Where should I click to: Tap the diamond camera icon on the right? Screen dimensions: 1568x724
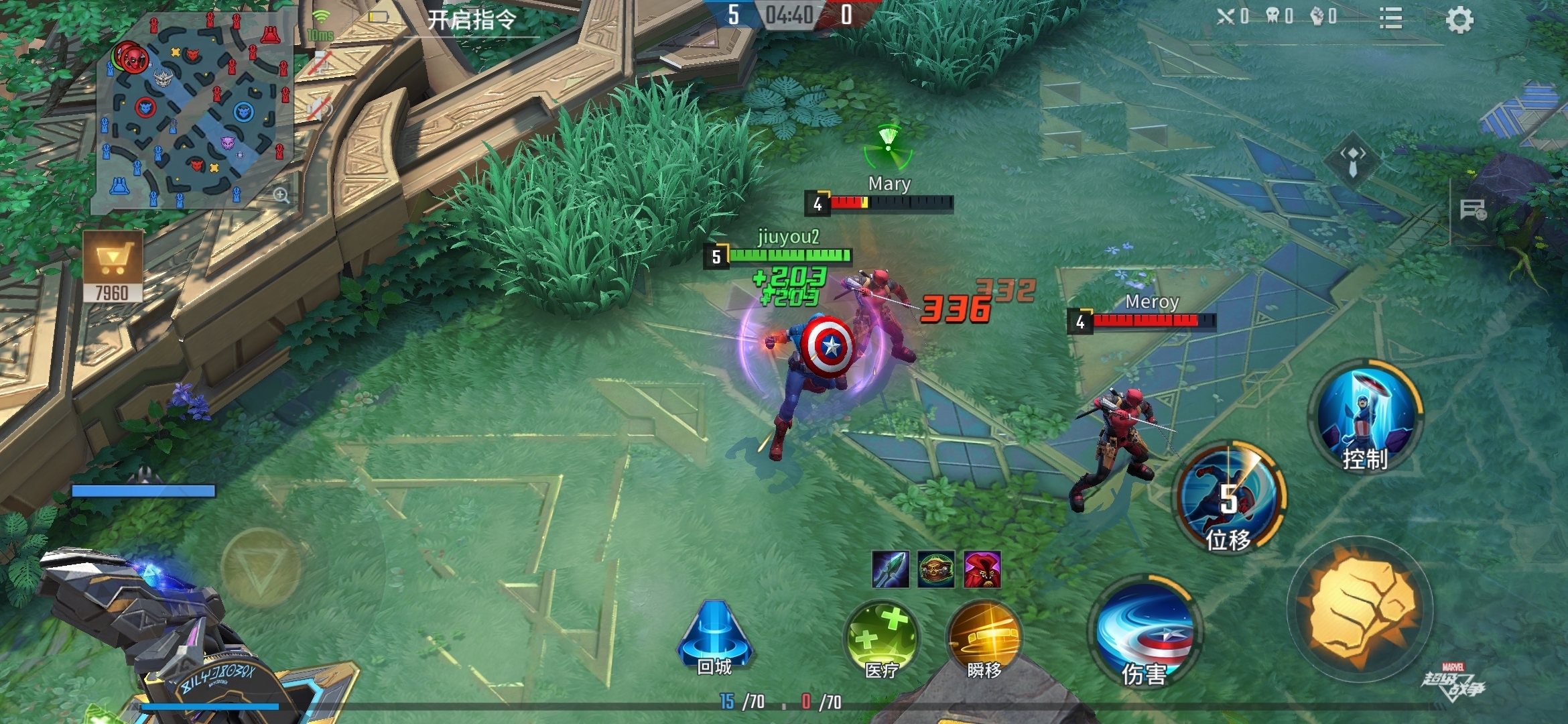pyautogui.click(x=1352, y=161)
